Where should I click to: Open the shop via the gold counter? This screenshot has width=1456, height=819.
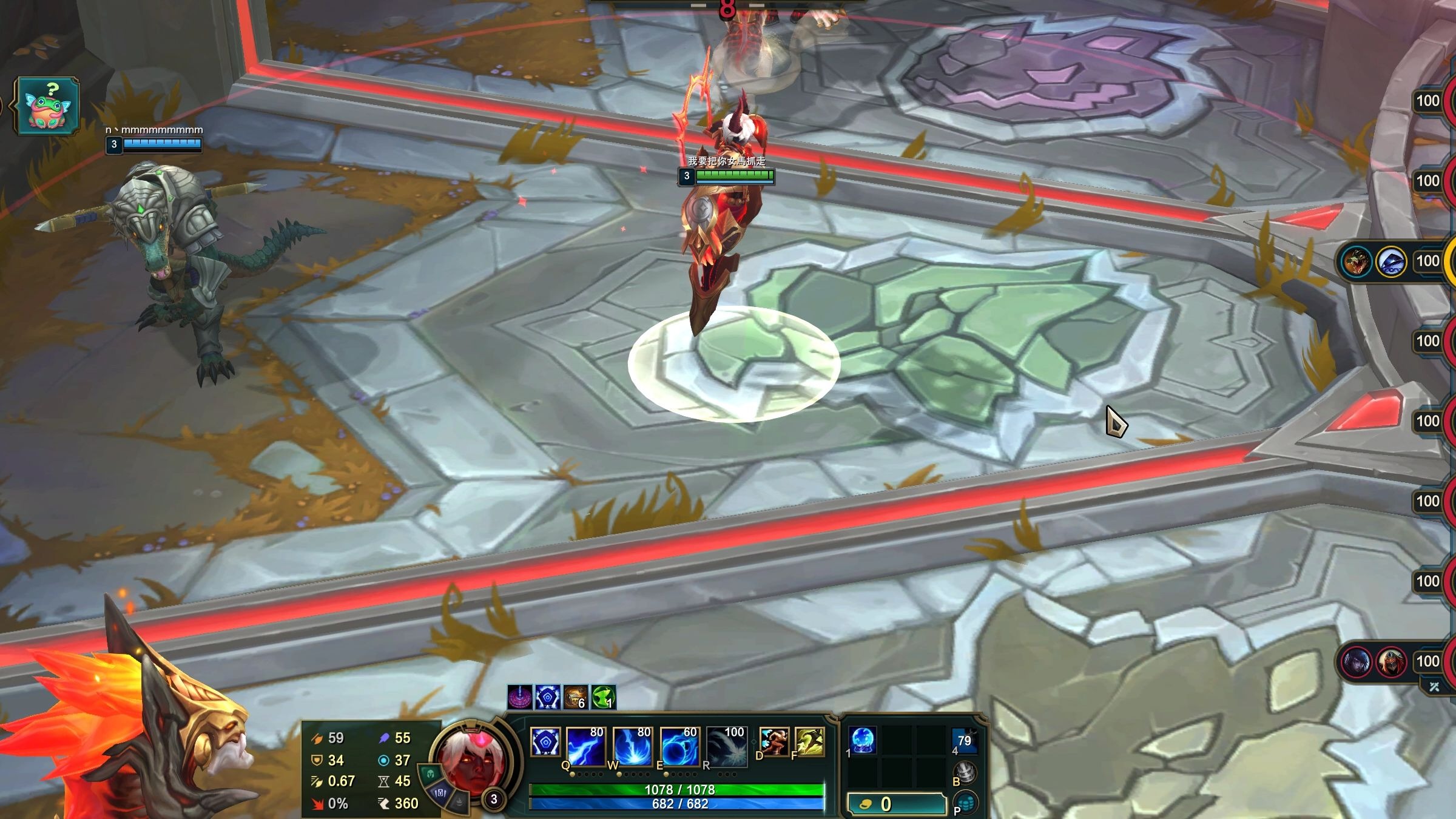897,804
